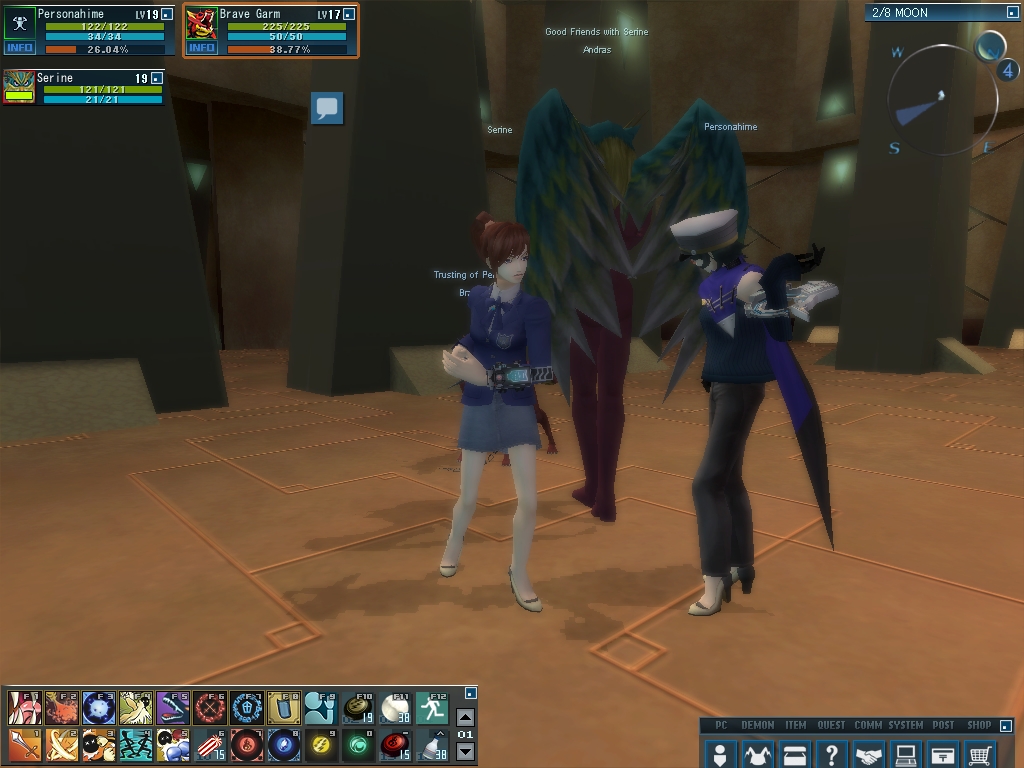This screenshot has width=1024, height=768.
Task: Open the Demon menu icon
Action: [757, 753]
